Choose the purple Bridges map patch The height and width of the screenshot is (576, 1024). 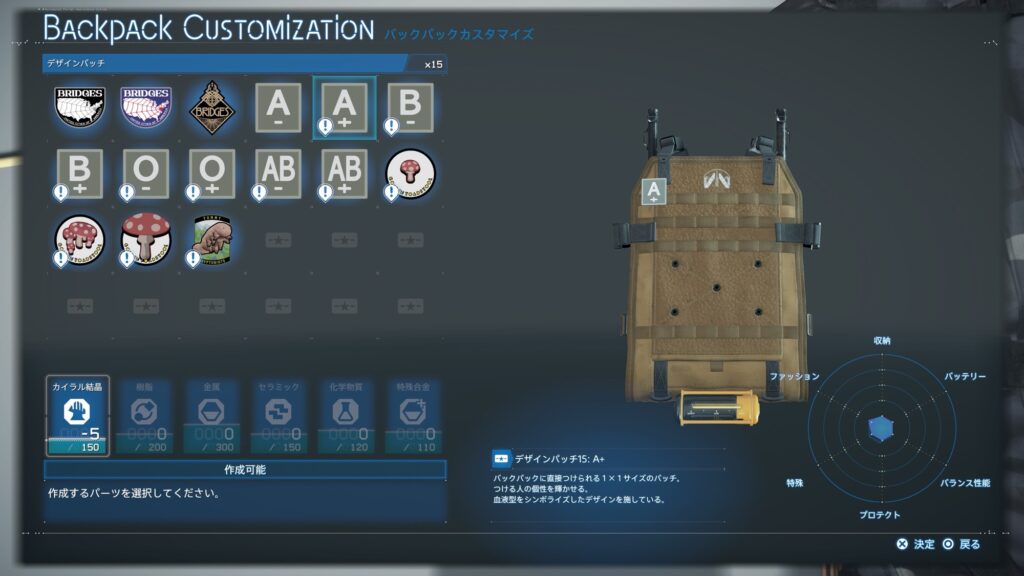[x=145, y=108]
